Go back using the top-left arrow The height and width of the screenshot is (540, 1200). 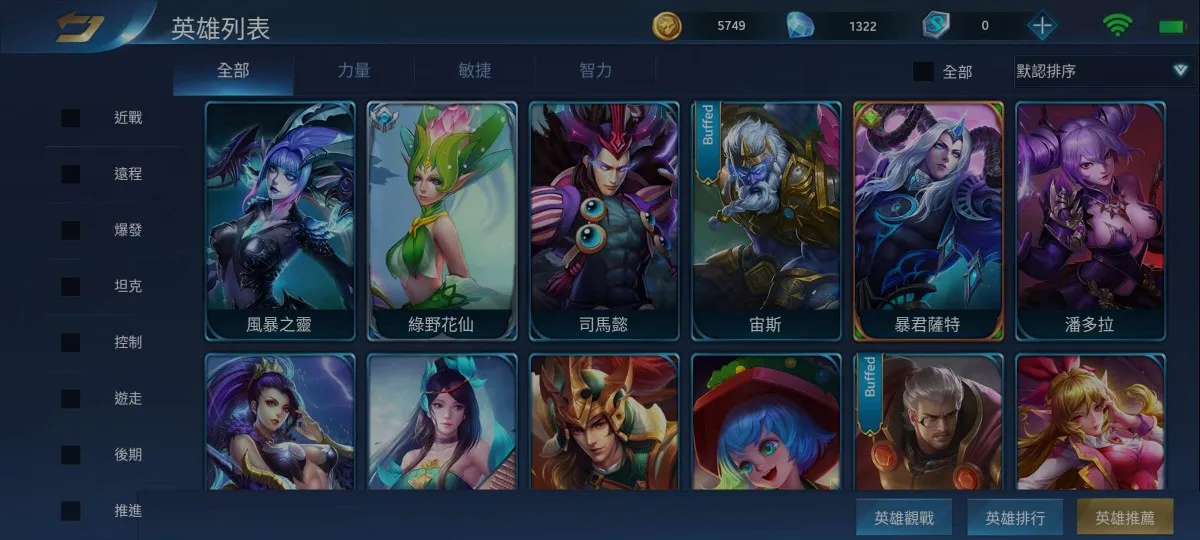[80, 27]
